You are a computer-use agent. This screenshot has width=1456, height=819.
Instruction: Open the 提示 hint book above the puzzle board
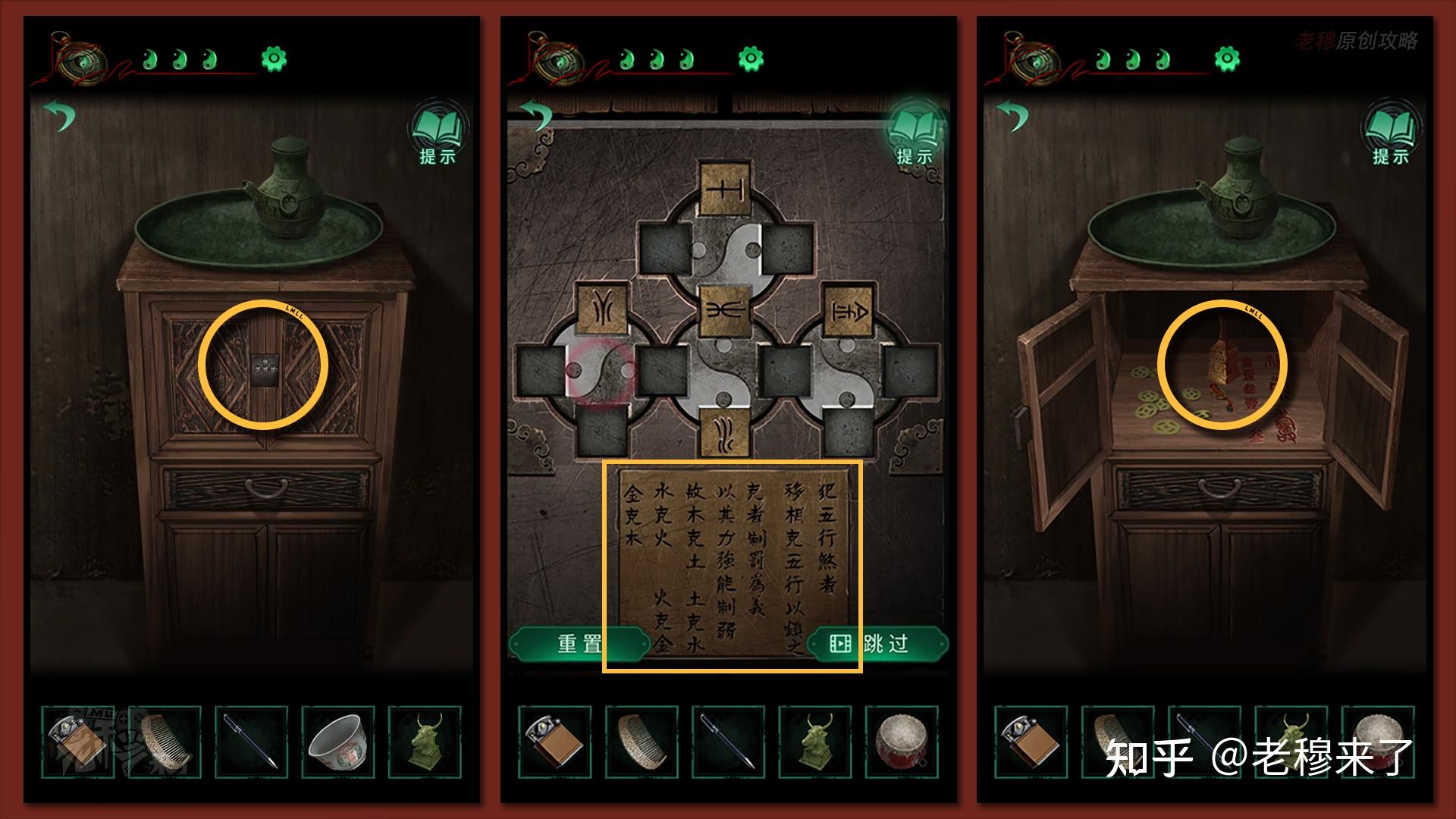point(915,136)
